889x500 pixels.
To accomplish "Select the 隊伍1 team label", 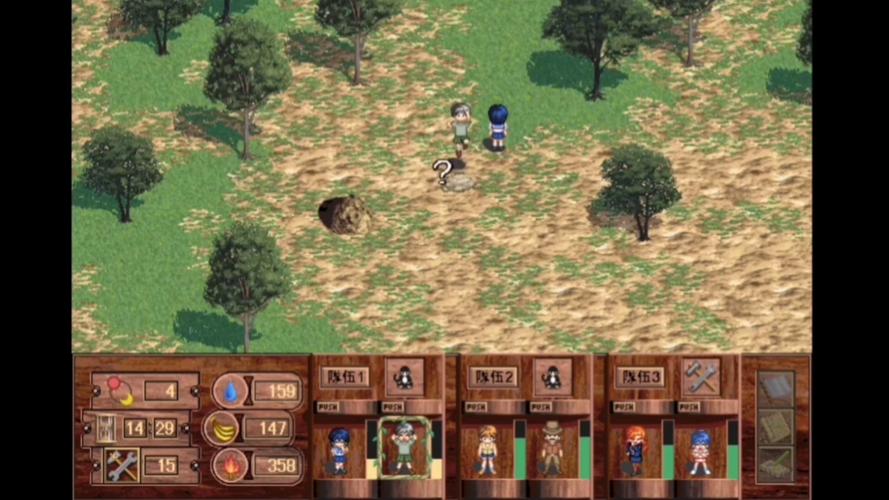I will pyautogui.click(x=344, y=377).
